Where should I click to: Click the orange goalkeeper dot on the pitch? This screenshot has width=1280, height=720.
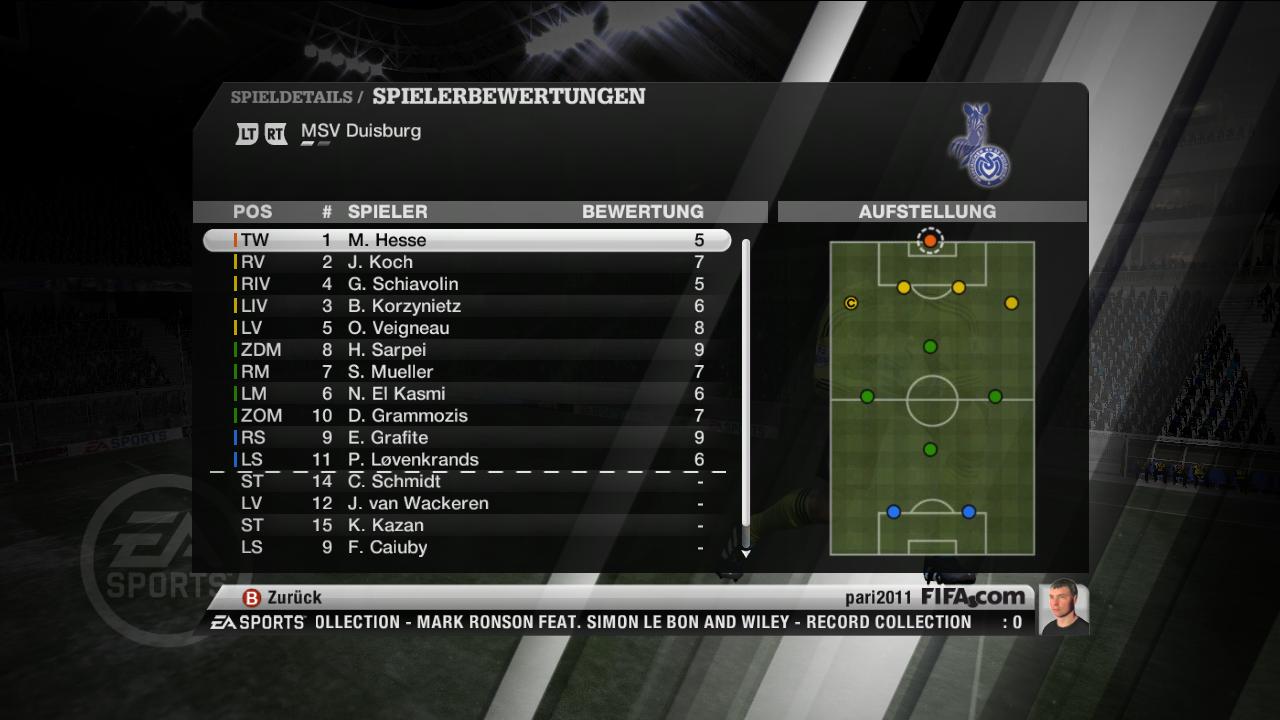coord(930,241)
